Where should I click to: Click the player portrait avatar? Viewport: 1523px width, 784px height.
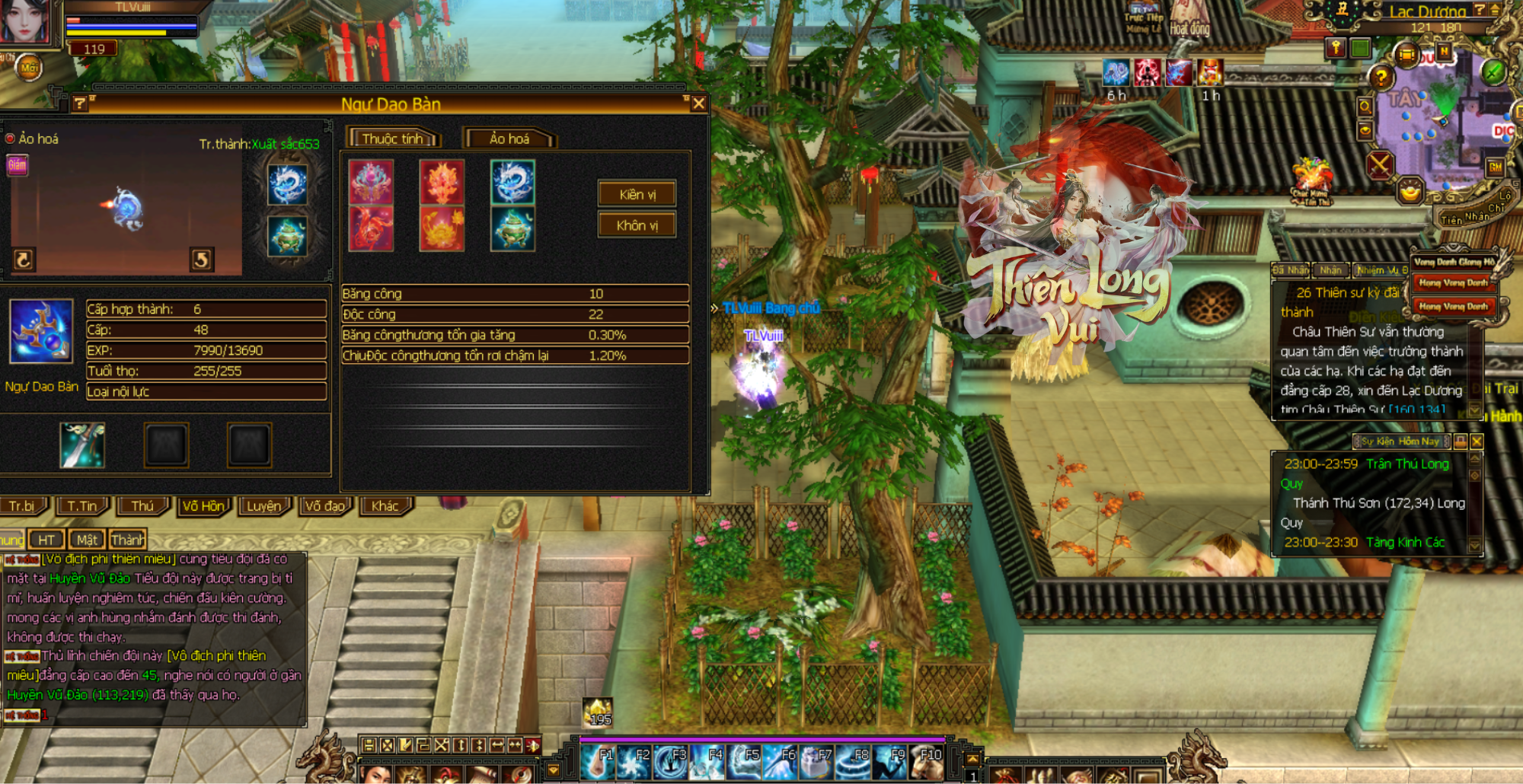coord(24,21)
